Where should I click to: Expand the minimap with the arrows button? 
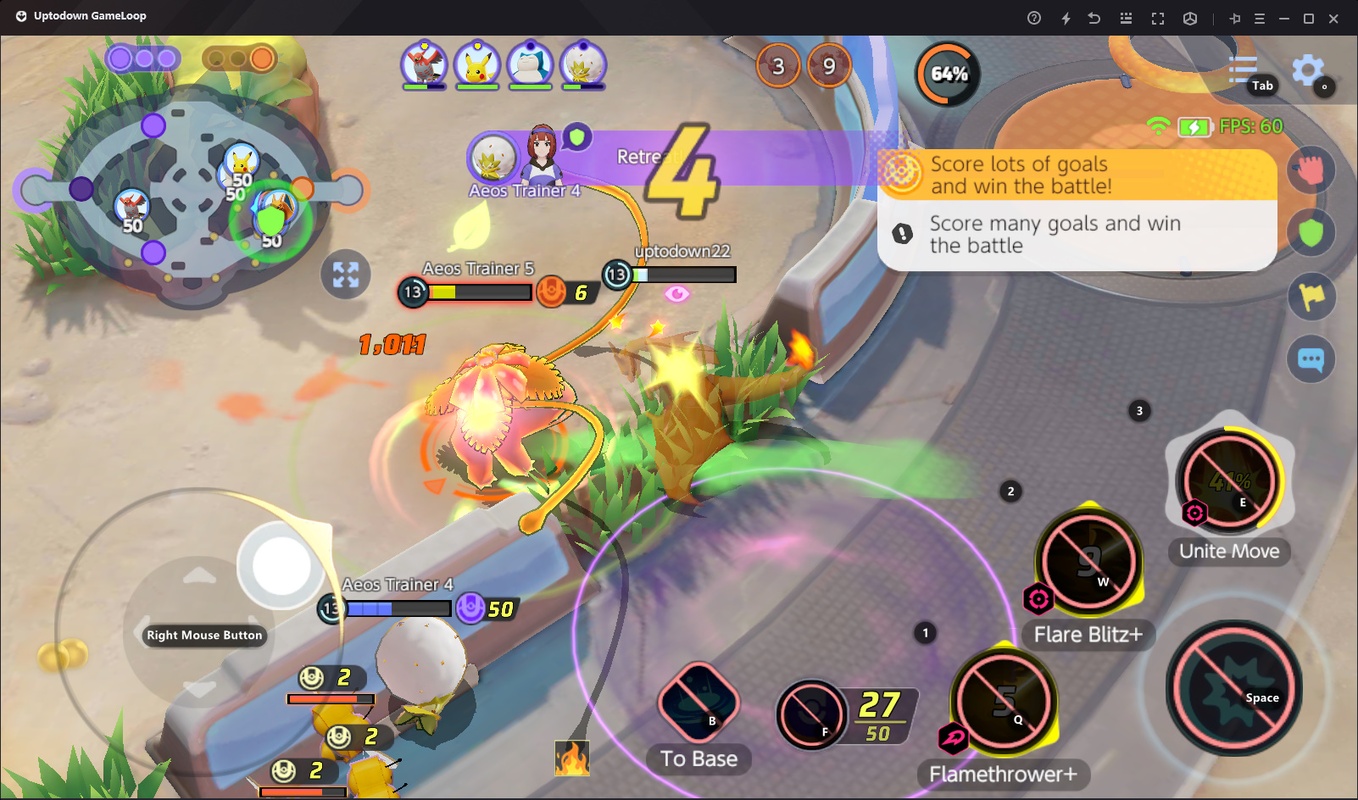pyautogui.click(x=346, y=275)
